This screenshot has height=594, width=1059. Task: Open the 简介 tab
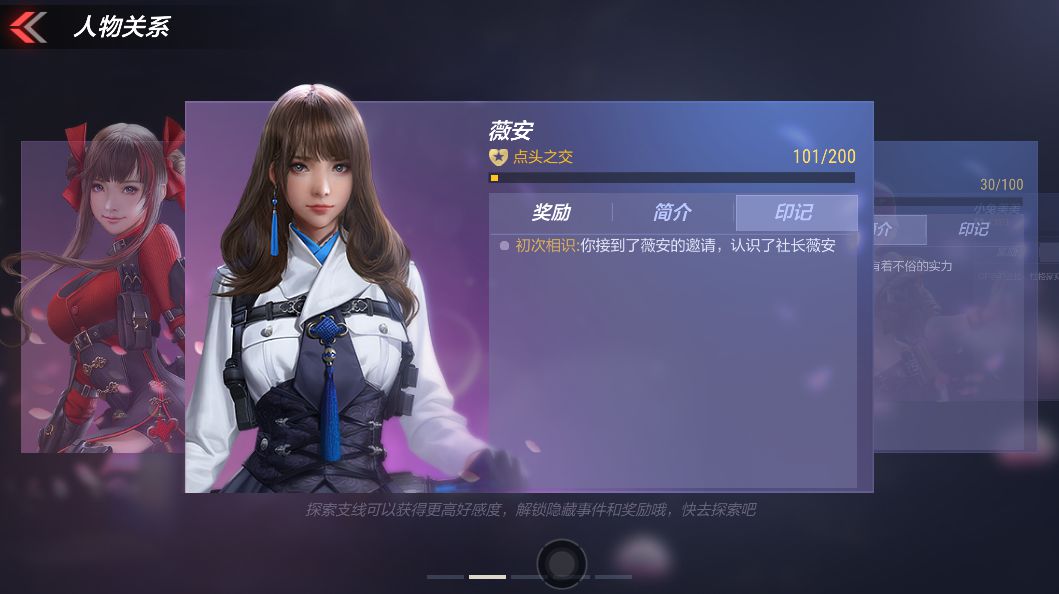pyautogui.click(x=672, y=212)
